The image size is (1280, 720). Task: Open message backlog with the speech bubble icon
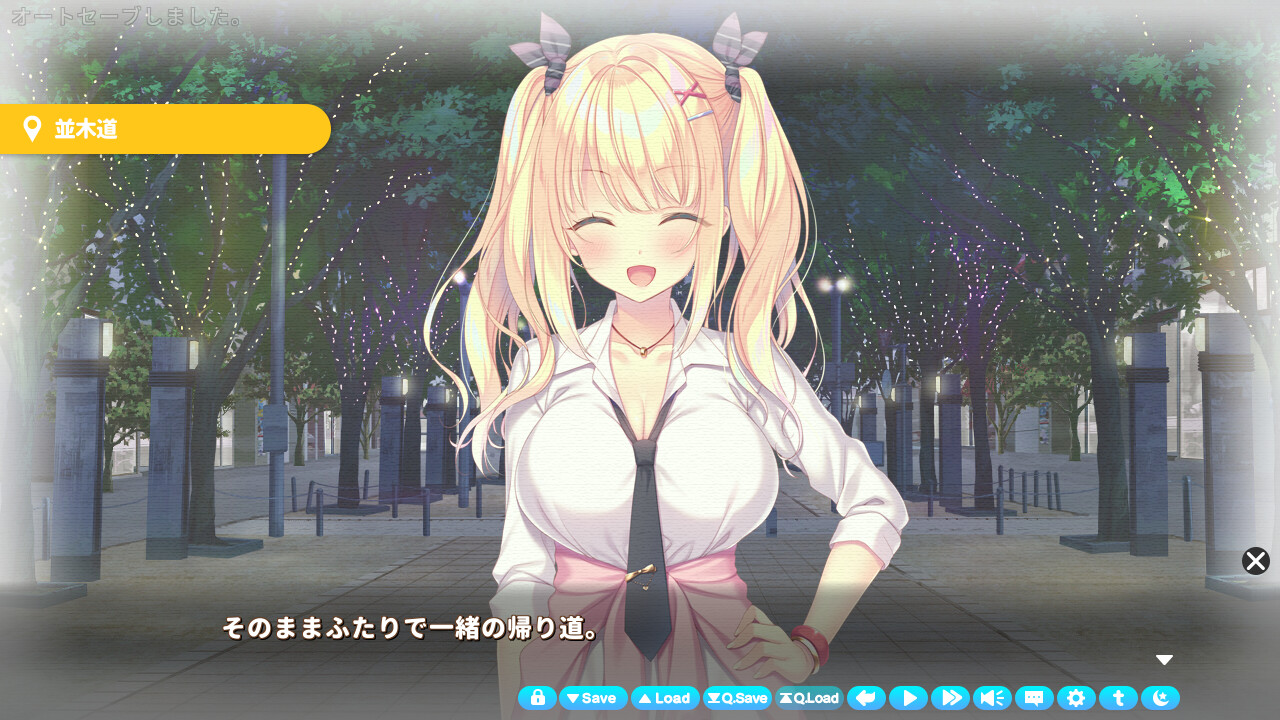(1035, 698)
